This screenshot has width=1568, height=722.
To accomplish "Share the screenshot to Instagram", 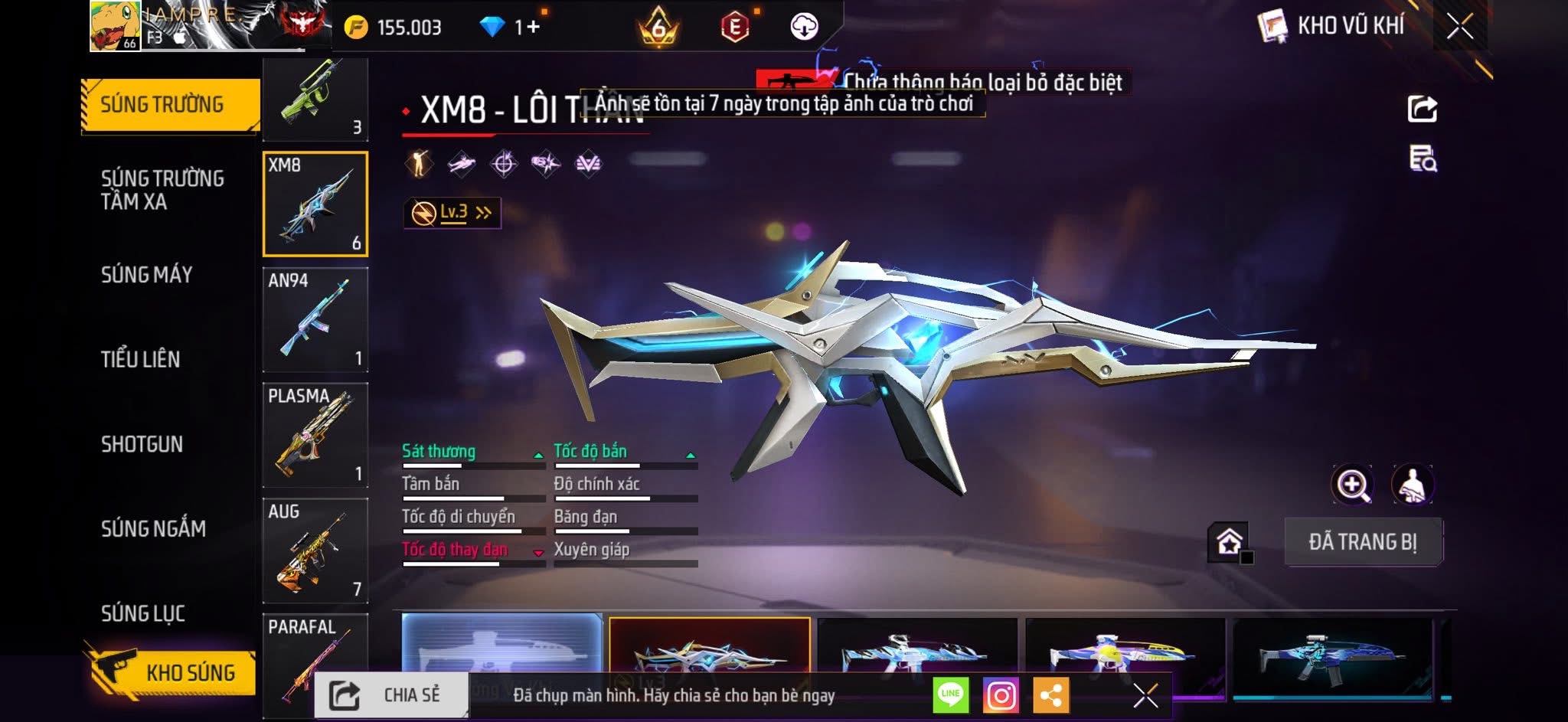I will [x=1001, y=695].
